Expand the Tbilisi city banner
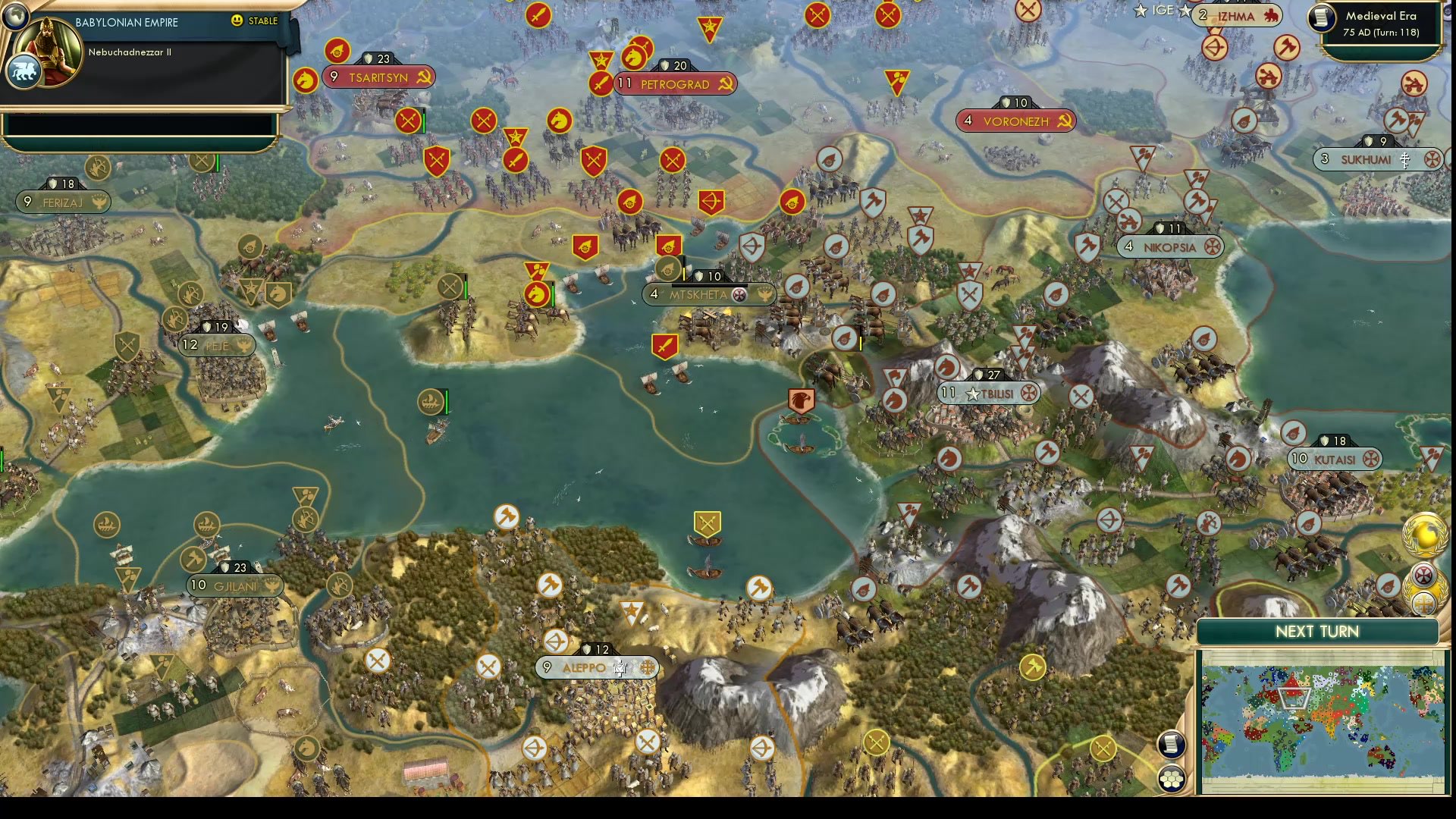Image resolution: width=1456 pixels, height=819 pixels. pos(986,394)
